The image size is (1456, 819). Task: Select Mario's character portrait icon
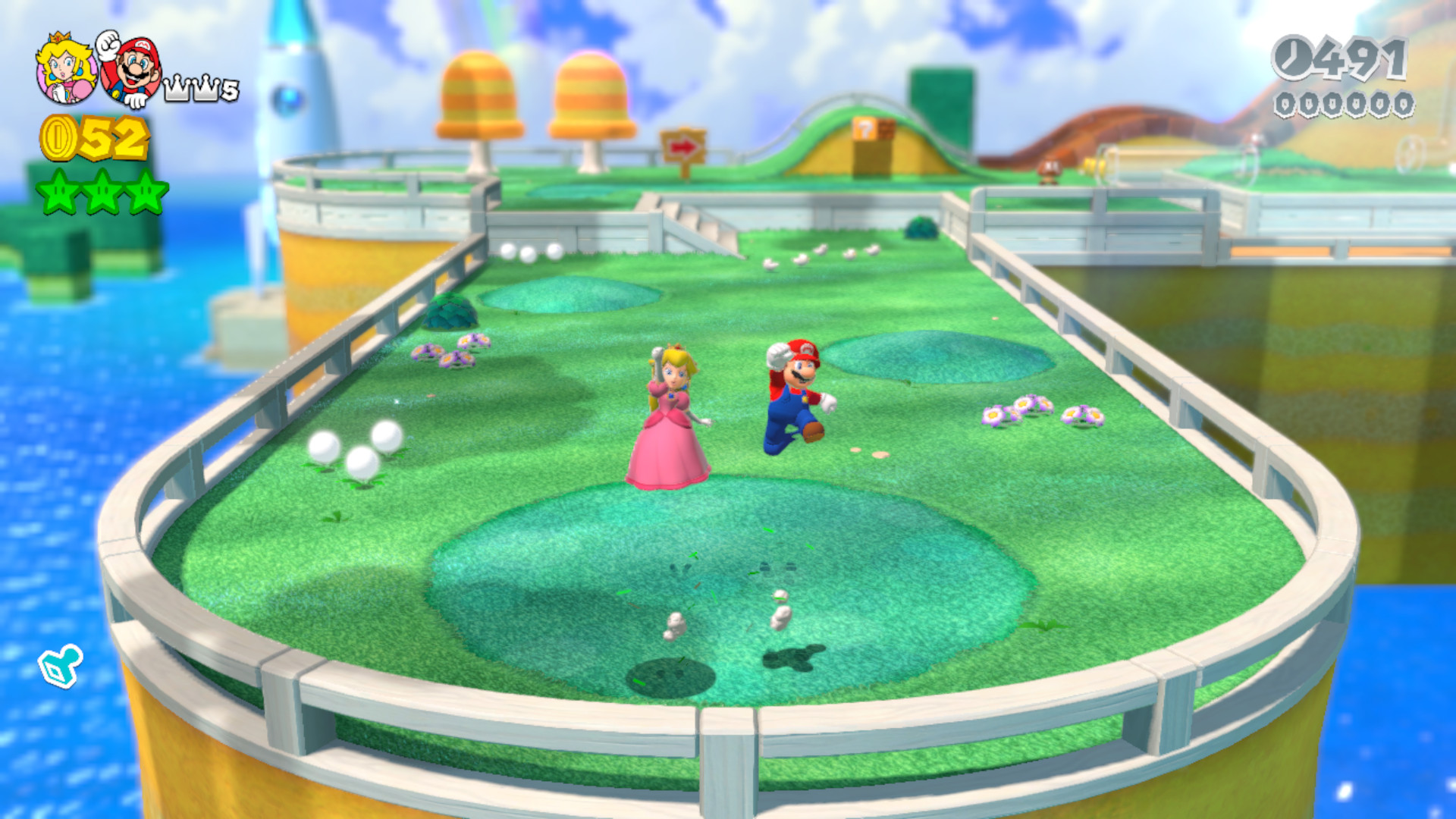(x=133, y=72)
